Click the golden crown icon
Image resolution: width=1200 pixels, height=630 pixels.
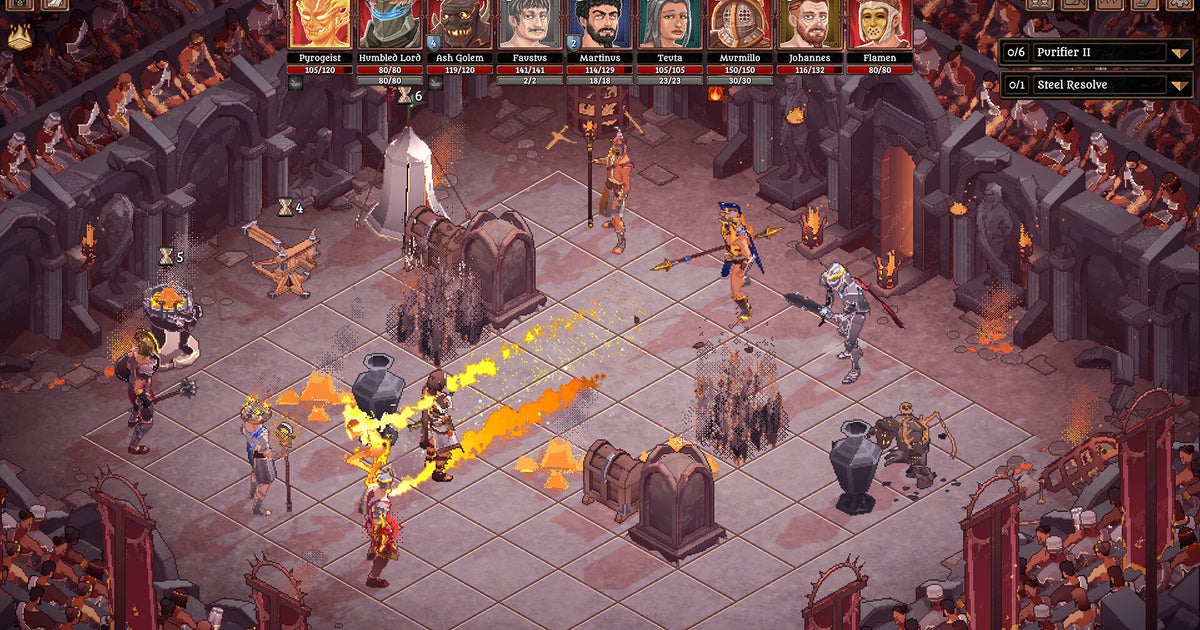point(19,38)
